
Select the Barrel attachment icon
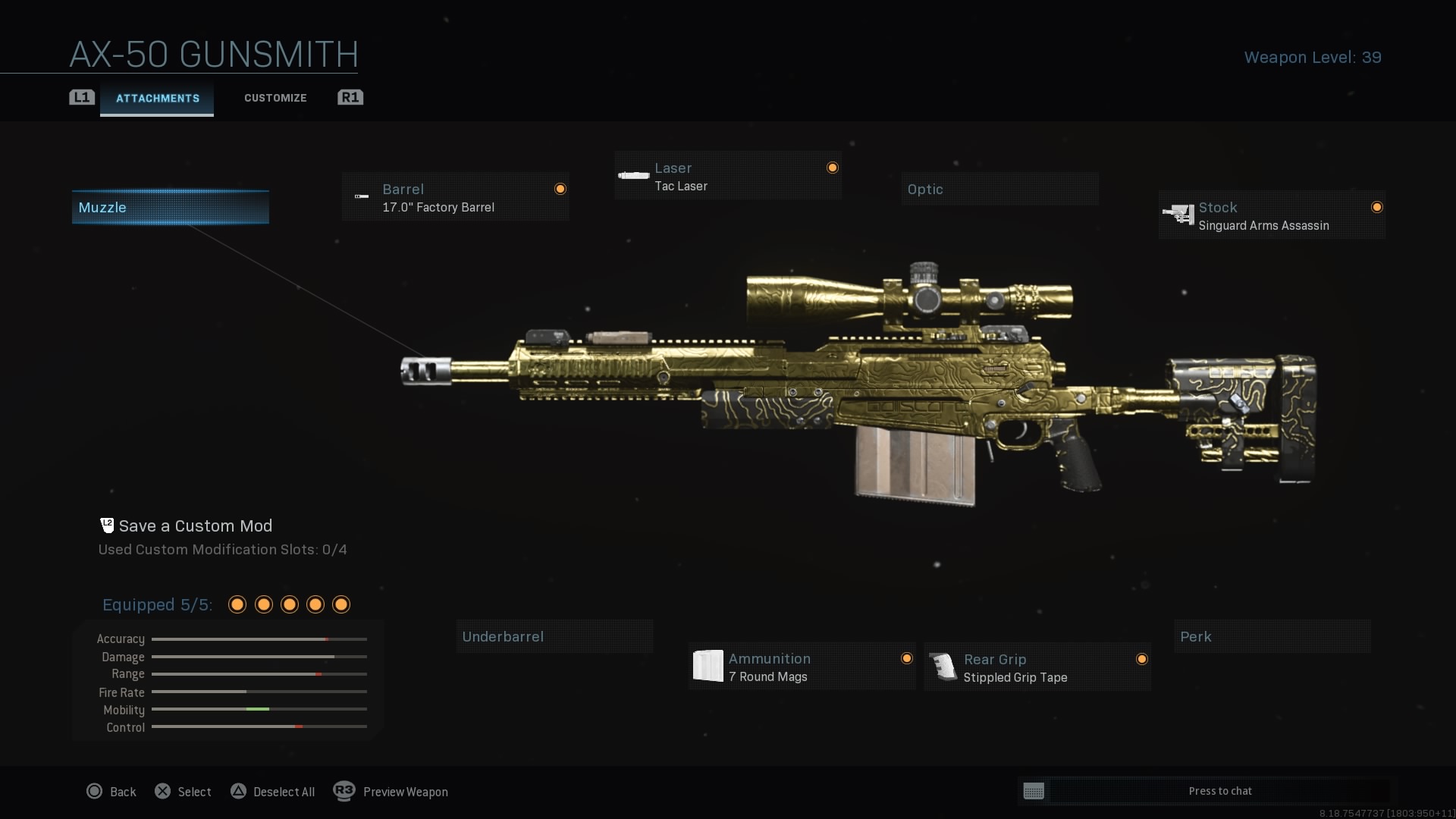coord(362,196)
